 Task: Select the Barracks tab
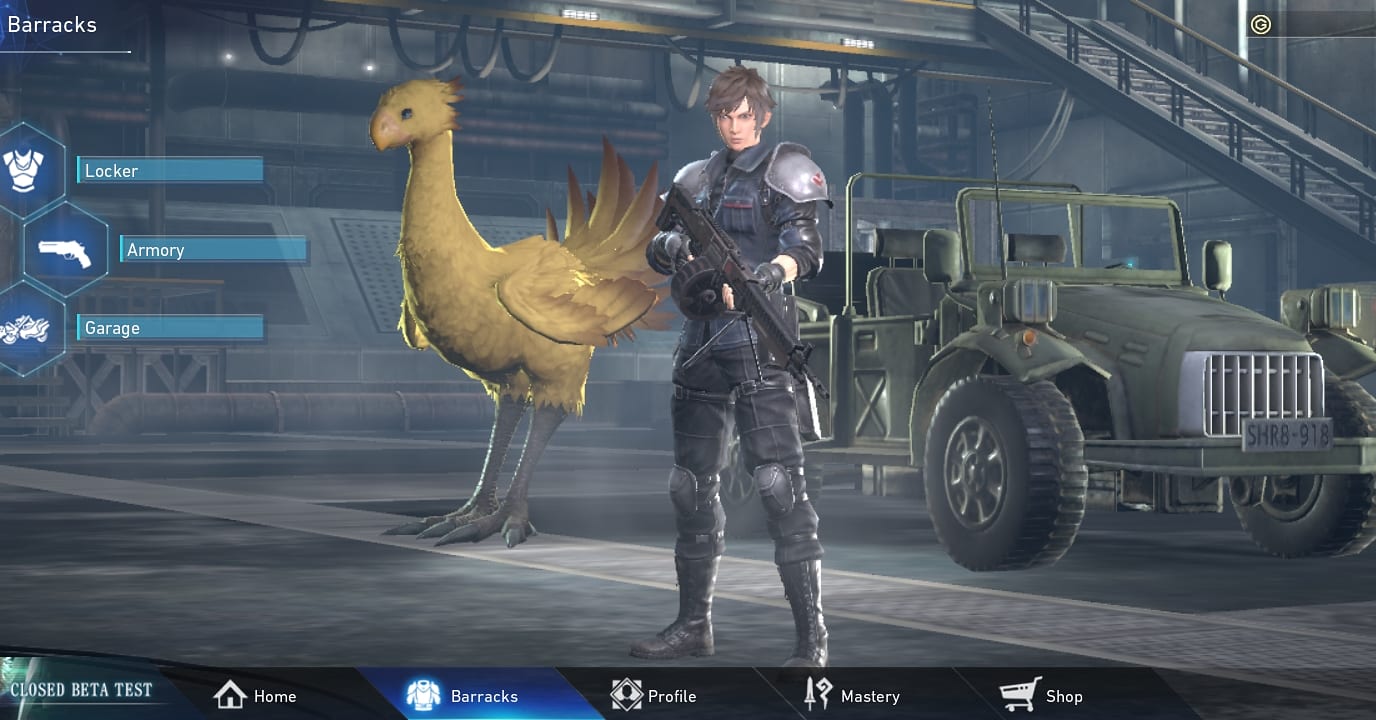pos(463,696)
